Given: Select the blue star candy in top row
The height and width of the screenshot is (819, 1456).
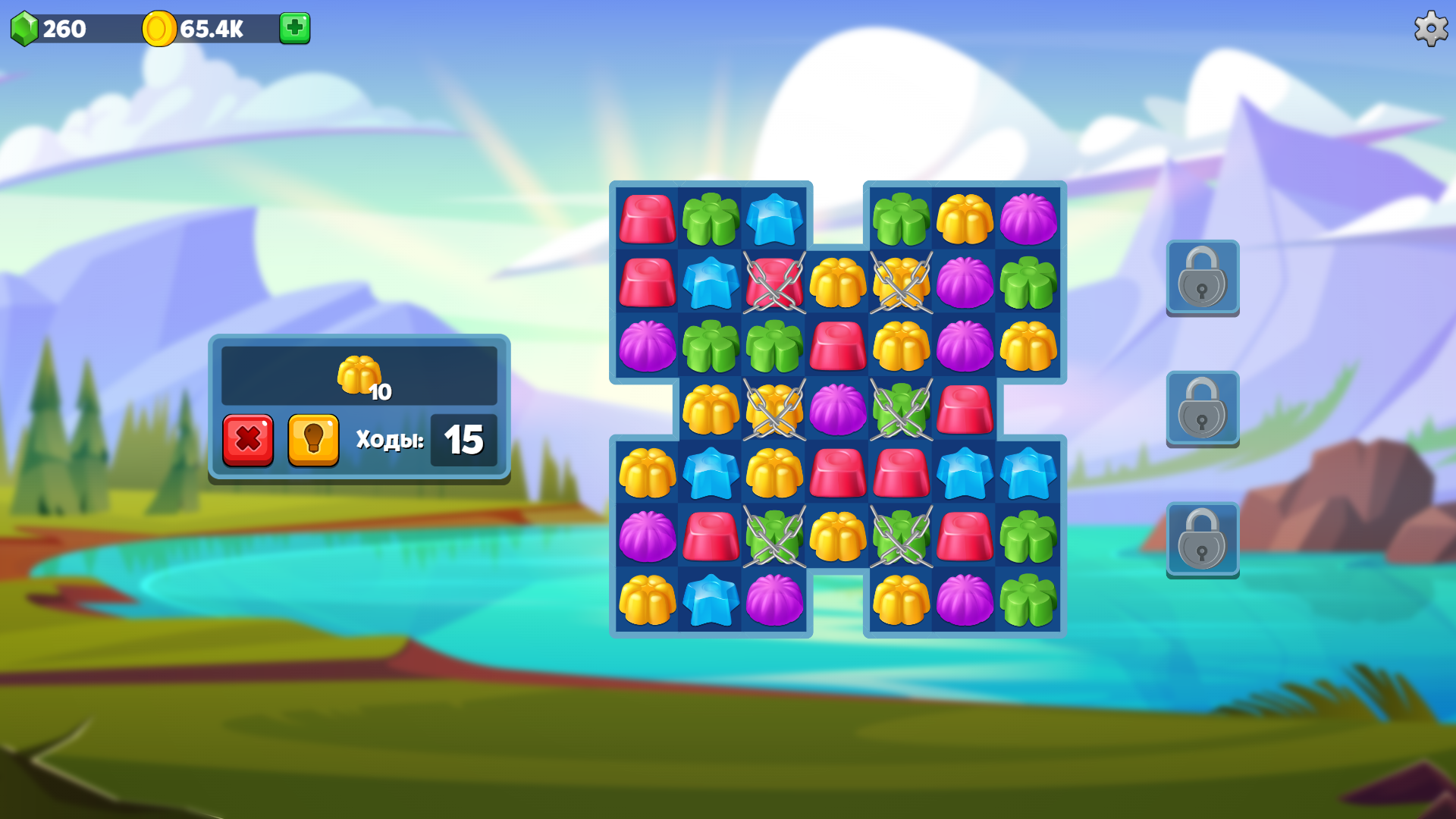Looking at the screenshot, I should click(x=773, y=220).
